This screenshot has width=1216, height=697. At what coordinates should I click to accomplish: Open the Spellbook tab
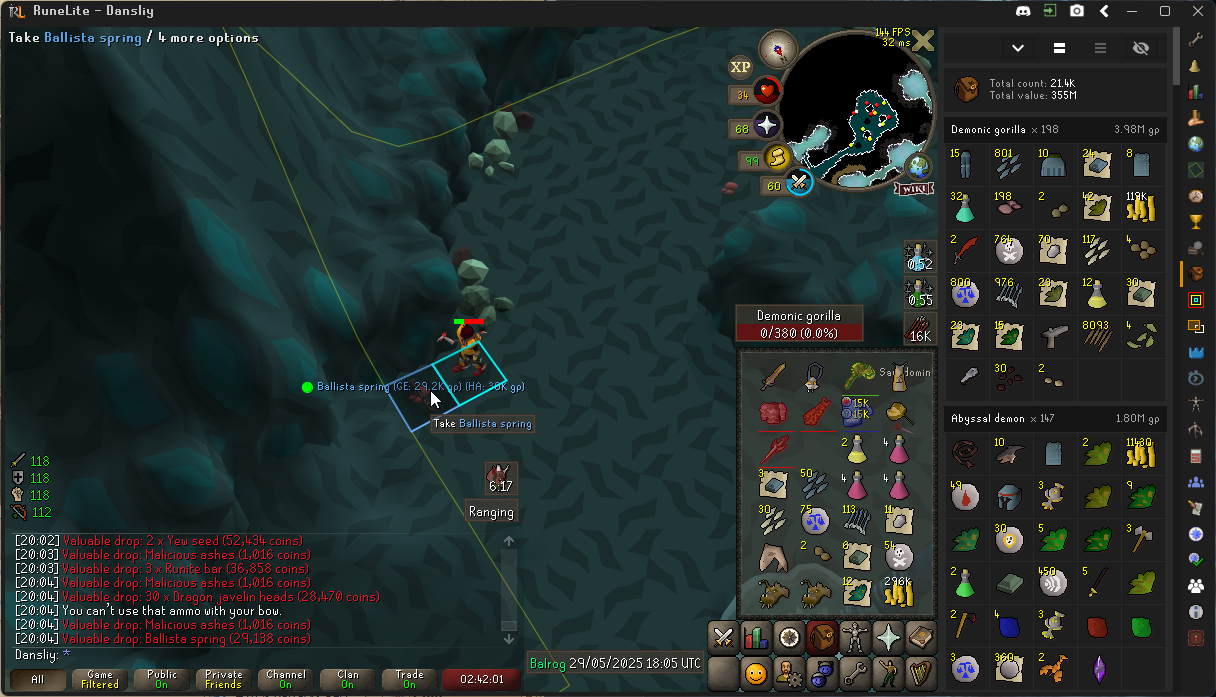[920, 636]
